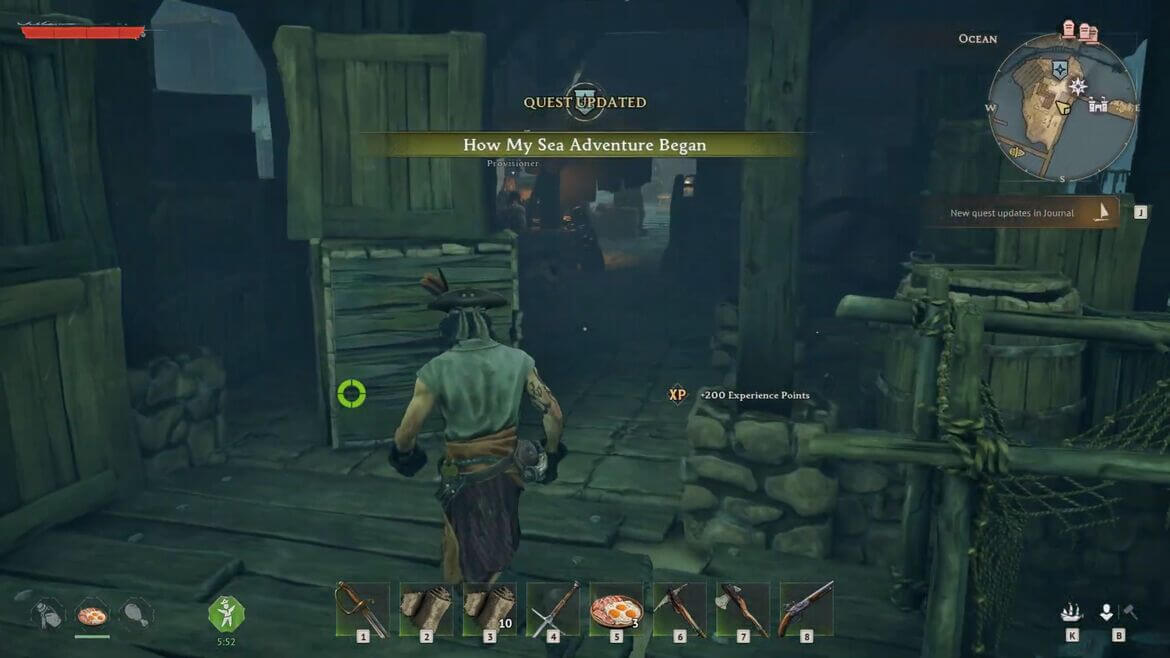Choose the flintlock pistol in slot 8
The image size is (1170, 658).
point(806,608)
